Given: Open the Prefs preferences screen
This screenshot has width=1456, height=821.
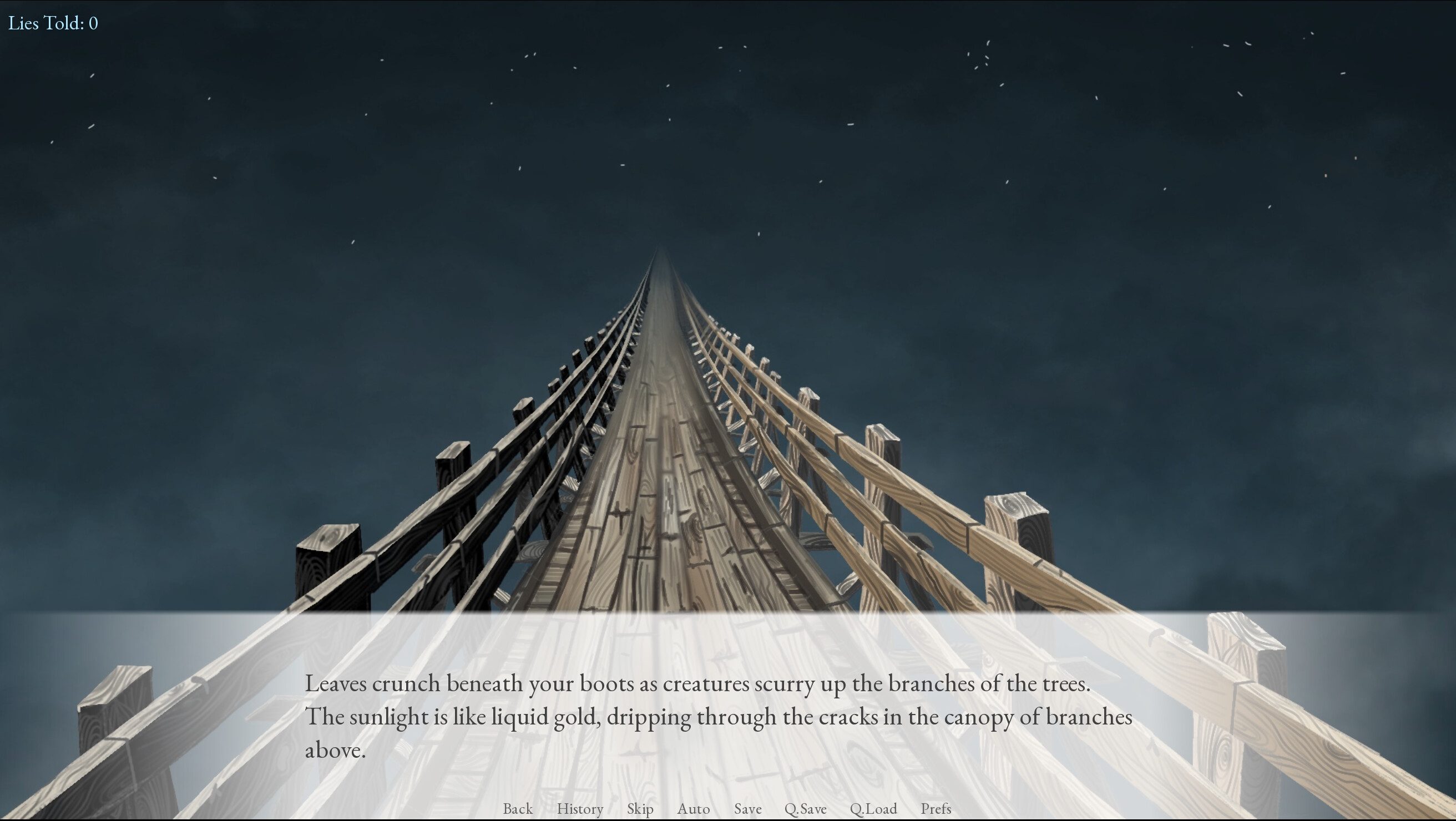Looking at the screenshot, I should [936, 809].
